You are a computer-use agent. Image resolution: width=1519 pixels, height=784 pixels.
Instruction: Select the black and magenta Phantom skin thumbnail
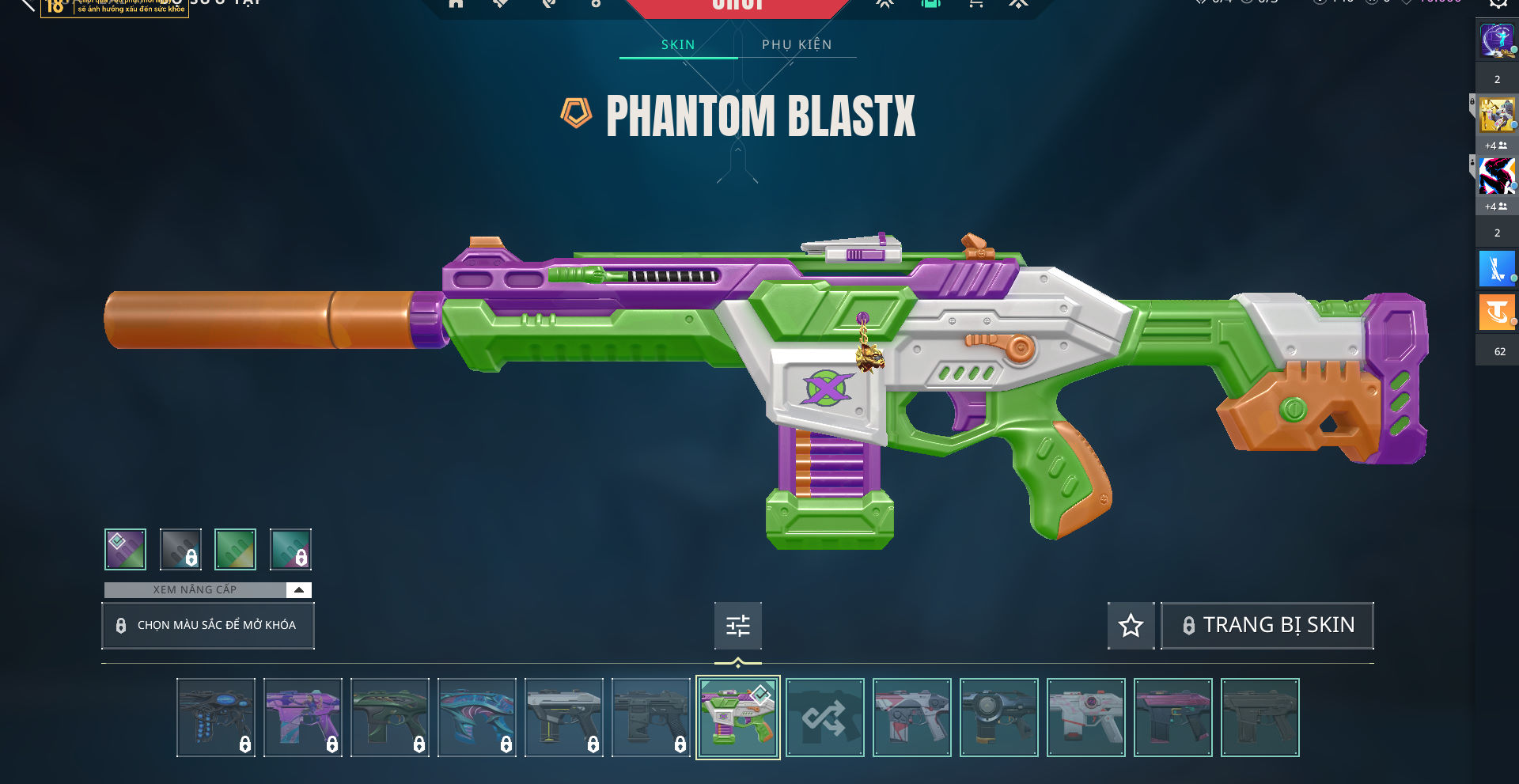(x=1172, y=718)
